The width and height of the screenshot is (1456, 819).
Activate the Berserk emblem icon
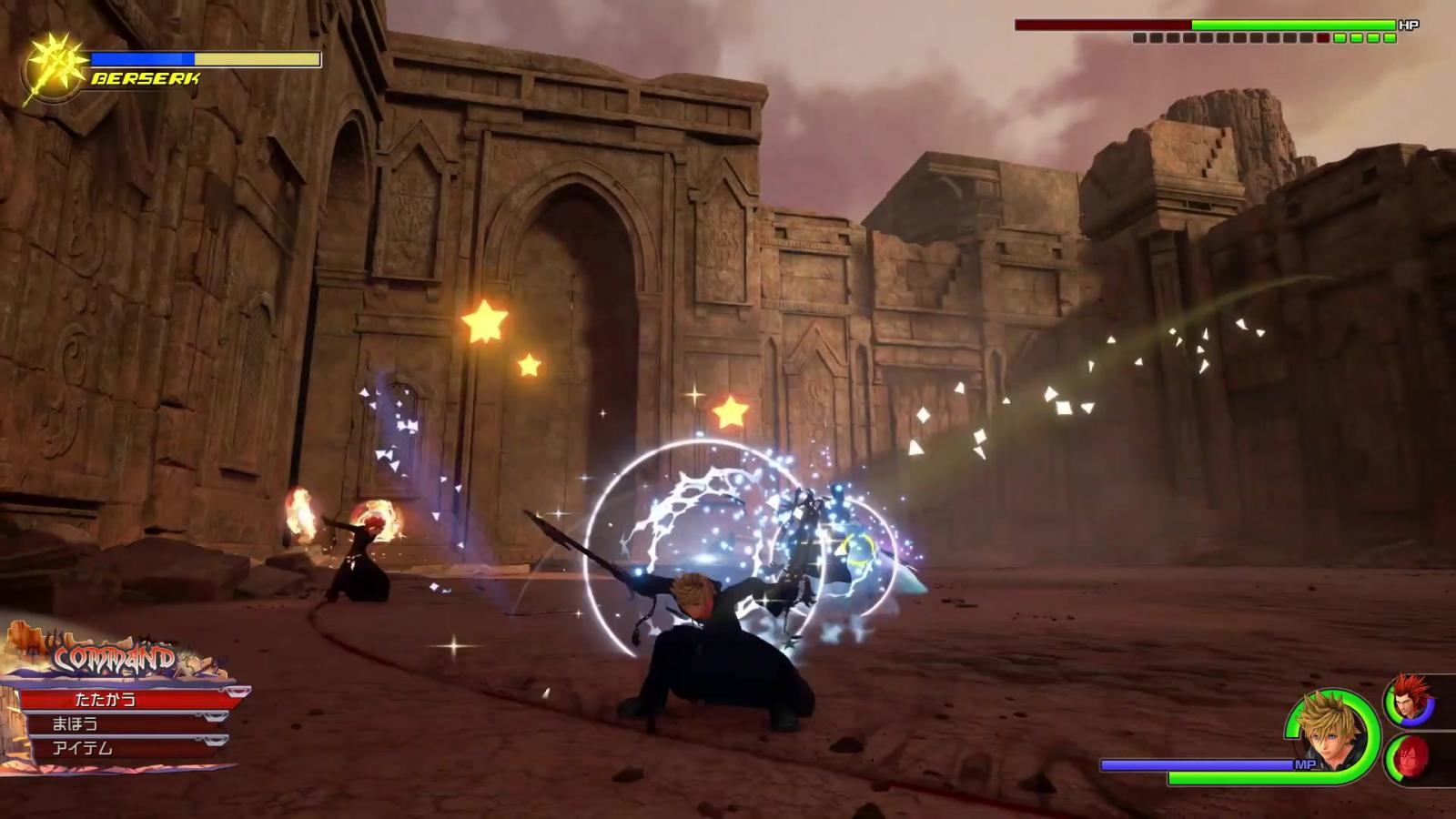pyautogui.click(x=54, y=68)
